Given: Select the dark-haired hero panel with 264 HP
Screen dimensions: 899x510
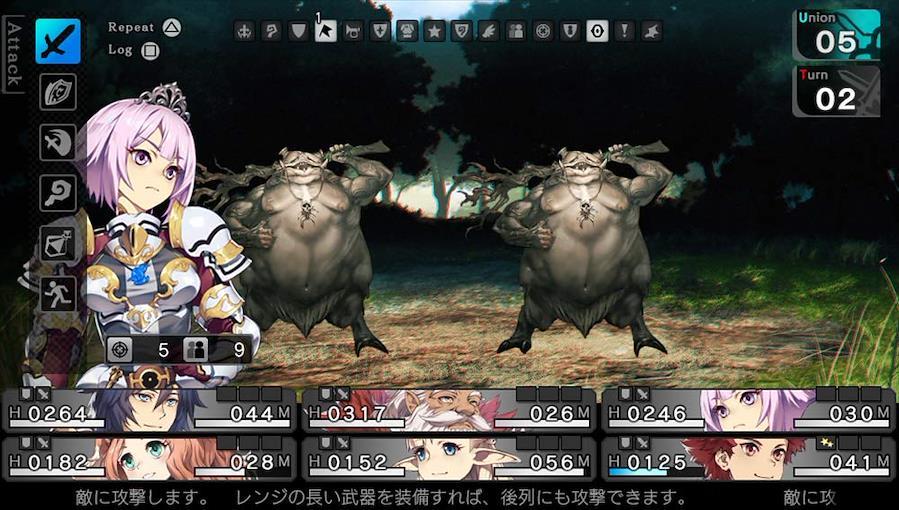Looking at the screenshot, I should click(149, 411).
